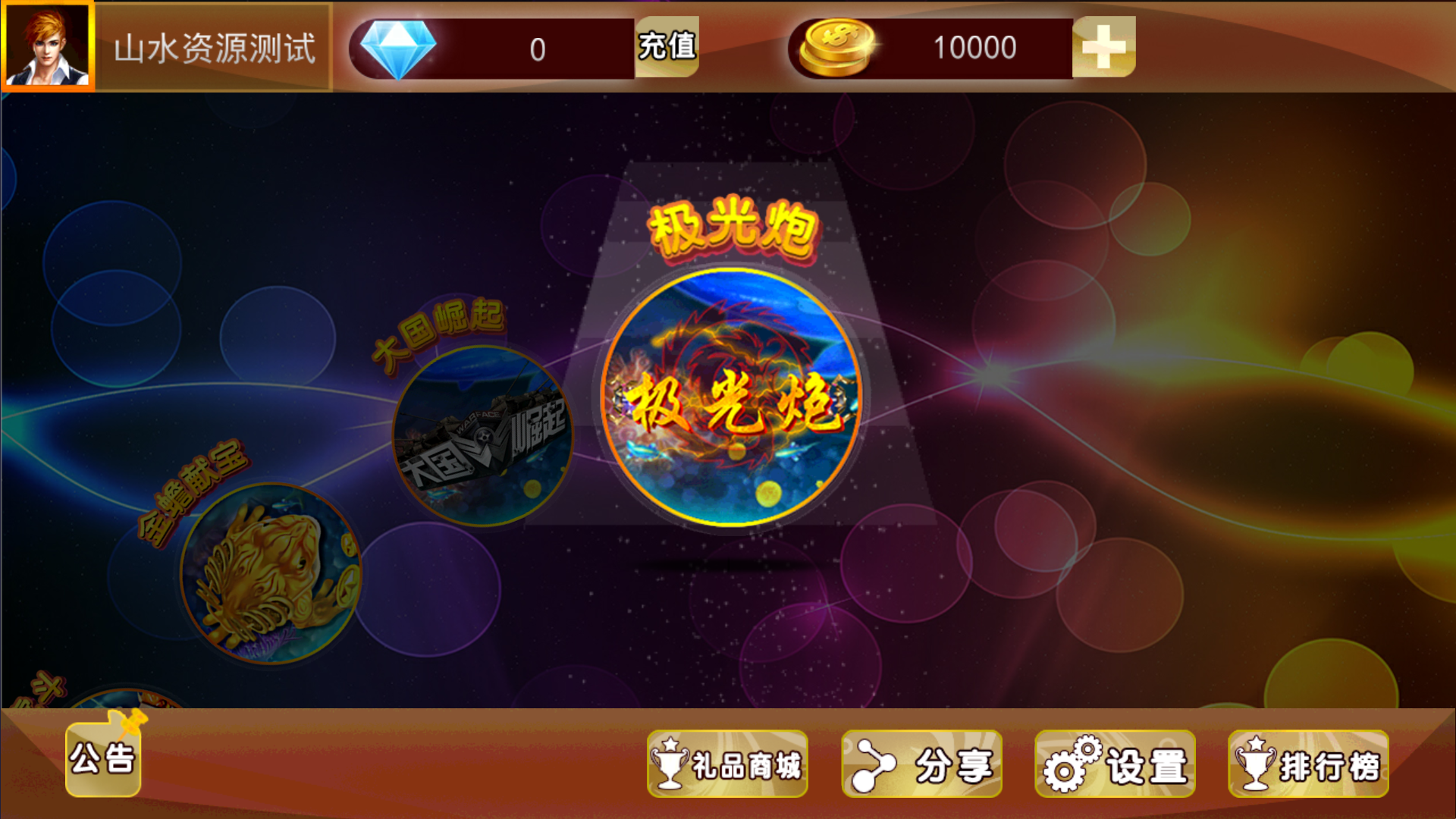Click the player avatar portrait
The width and height of the screenshot is (1456, 819).
point(49,45)
